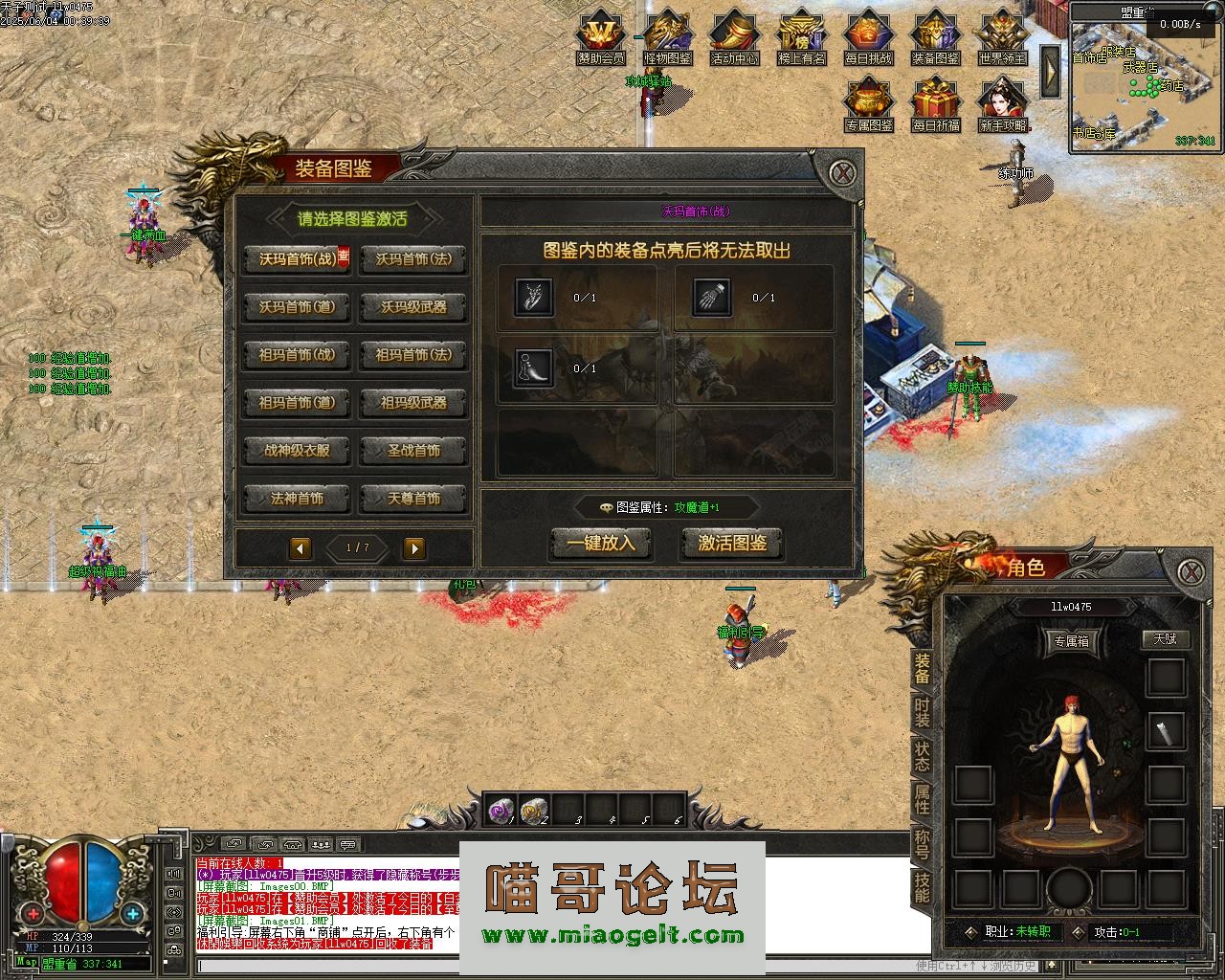Close the 角色 character panel

1190,572
